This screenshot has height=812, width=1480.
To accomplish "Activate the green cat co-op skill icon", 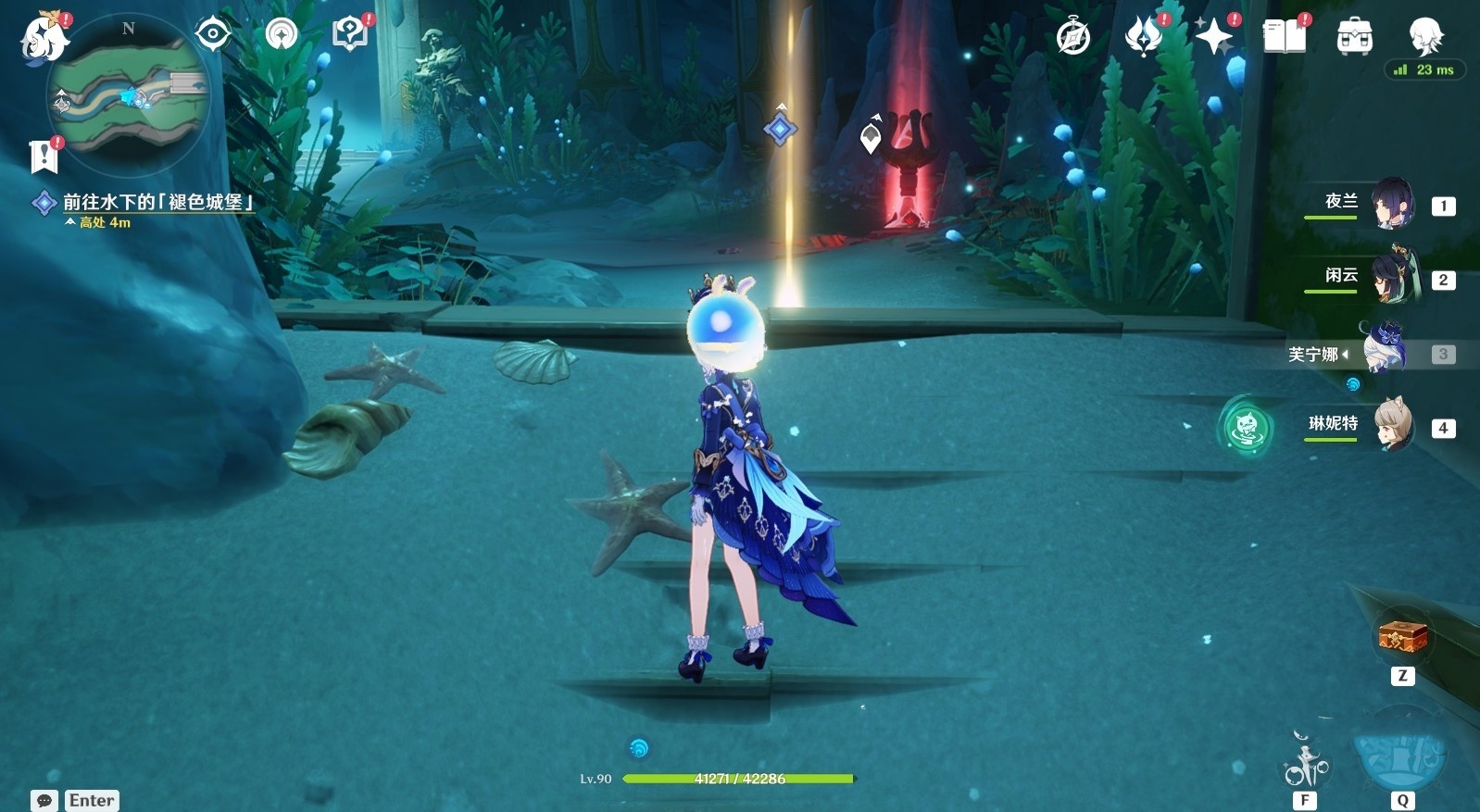I will (1246, 427).
